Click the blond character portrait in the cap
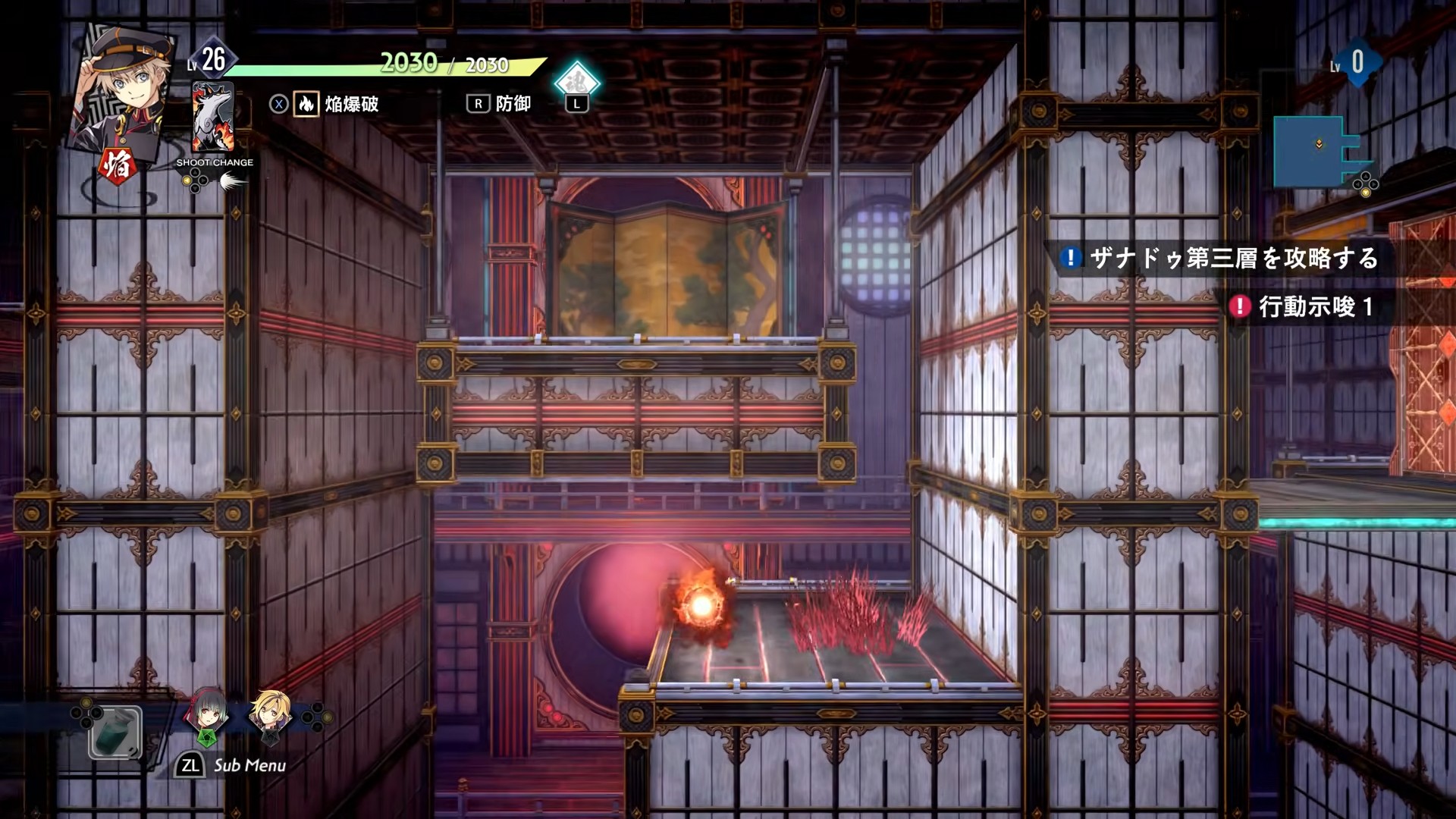Image resolution: width=1456 pixels, height=819 pixels. 125,87
